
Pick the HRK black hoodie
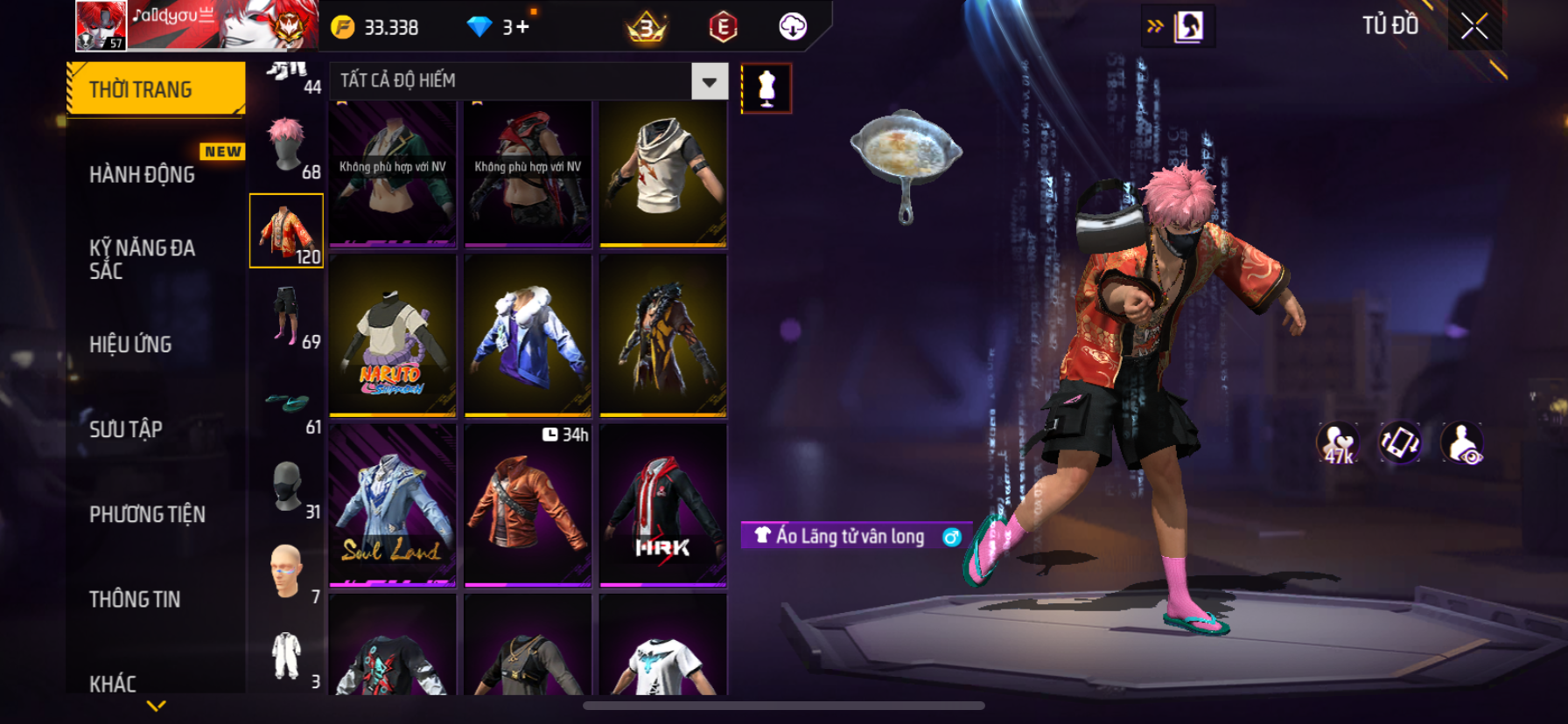(663, 505)
